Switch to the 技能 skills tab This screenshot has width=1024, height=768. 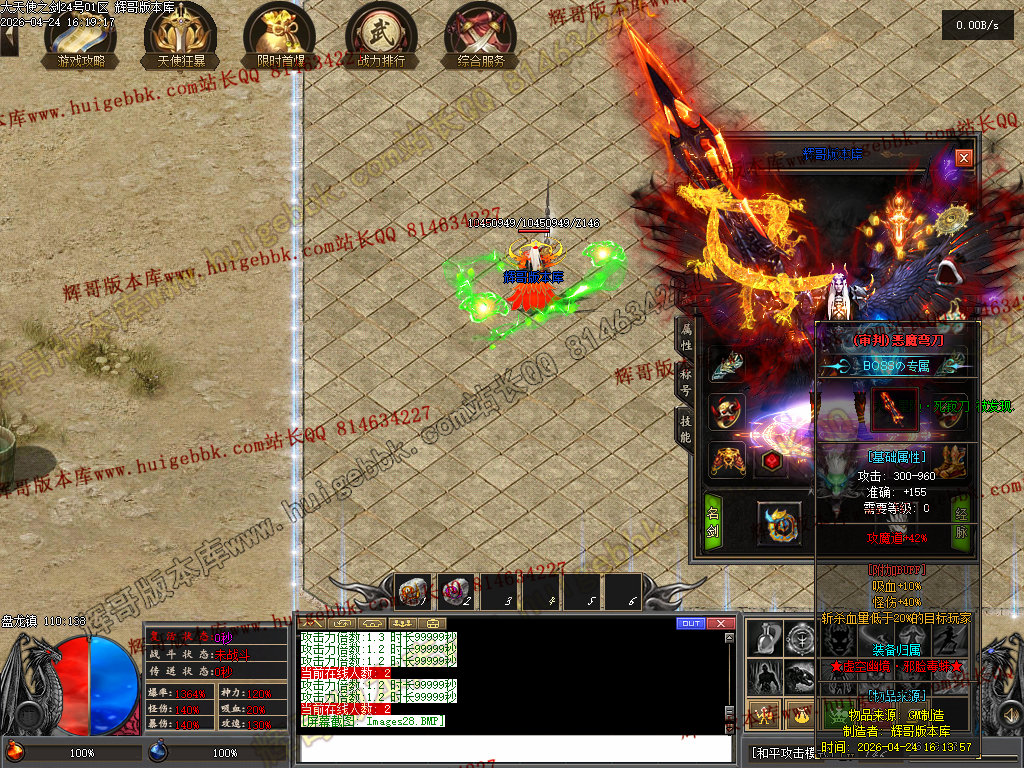point(686,424)
